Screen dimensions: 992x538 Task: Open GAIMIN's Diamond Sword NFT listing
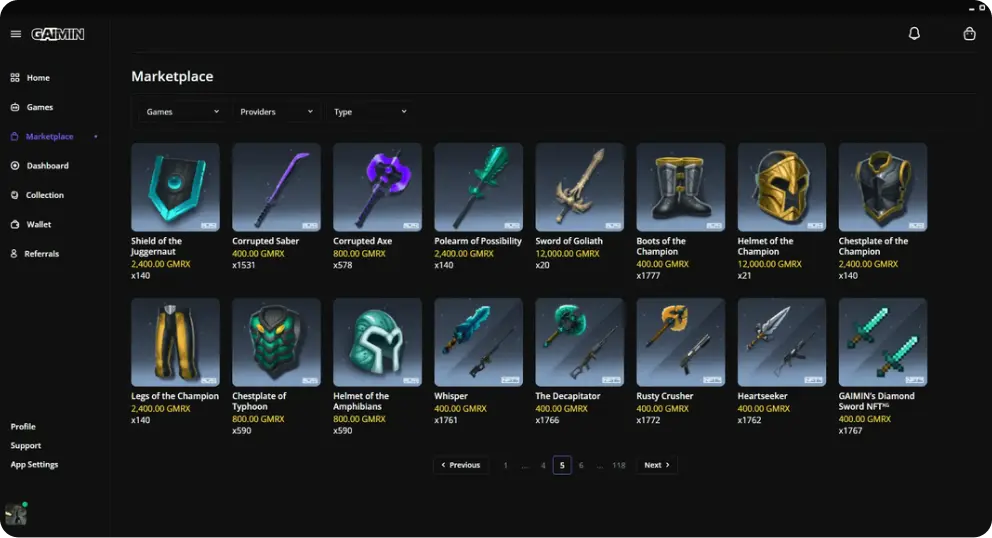pyautogui.click(x=882, y=342)
